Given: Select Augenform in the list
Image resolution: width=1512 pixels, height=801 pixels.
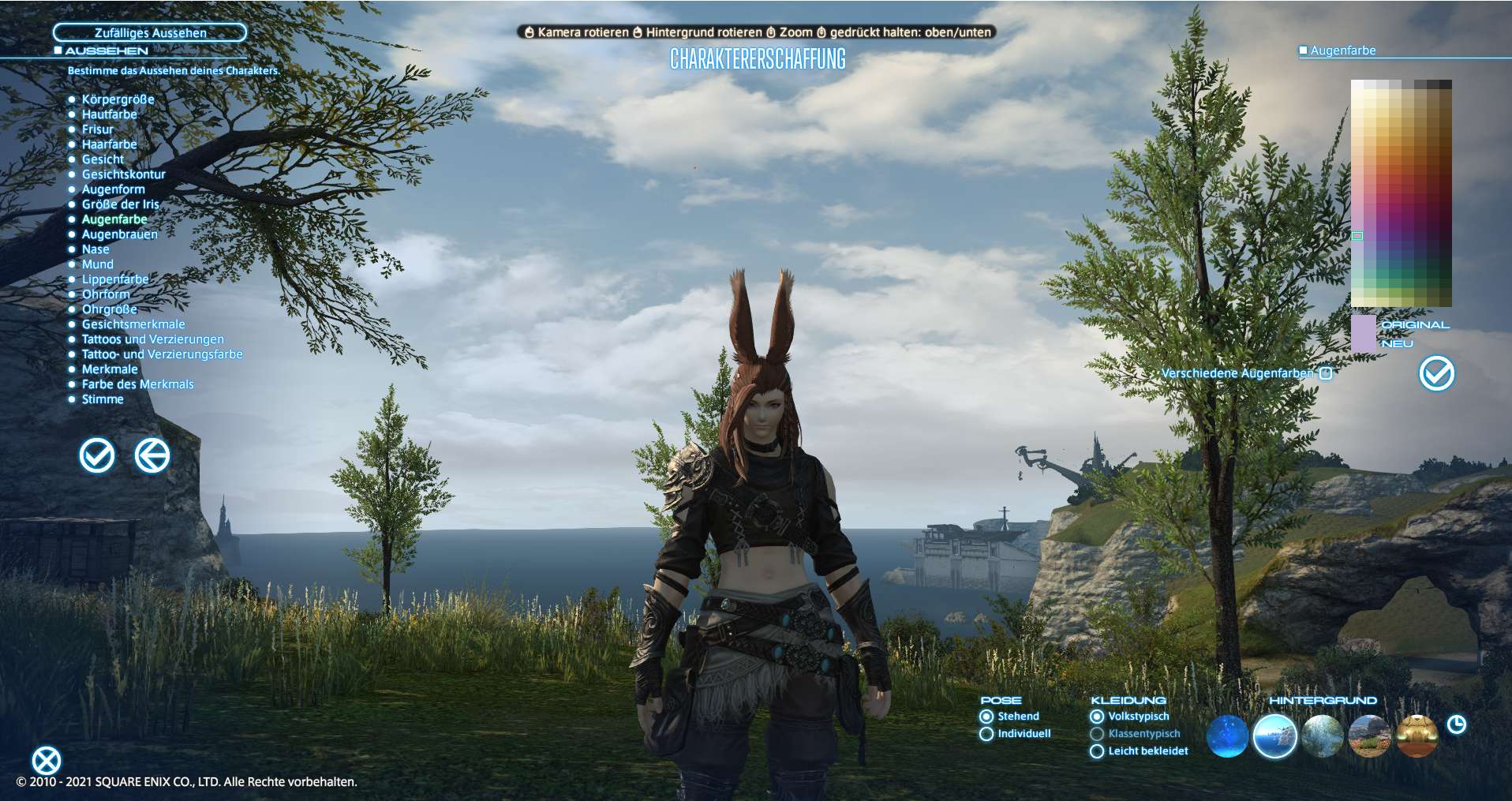Looking at the screenshot, I should pyautogui.click(x=113, y=189).
